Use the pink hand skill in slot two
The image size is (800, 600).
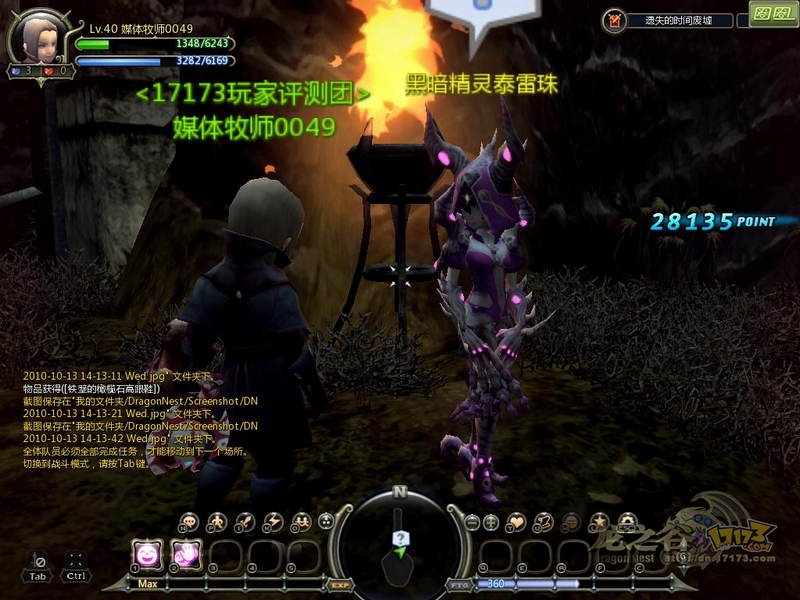(185, 553)
